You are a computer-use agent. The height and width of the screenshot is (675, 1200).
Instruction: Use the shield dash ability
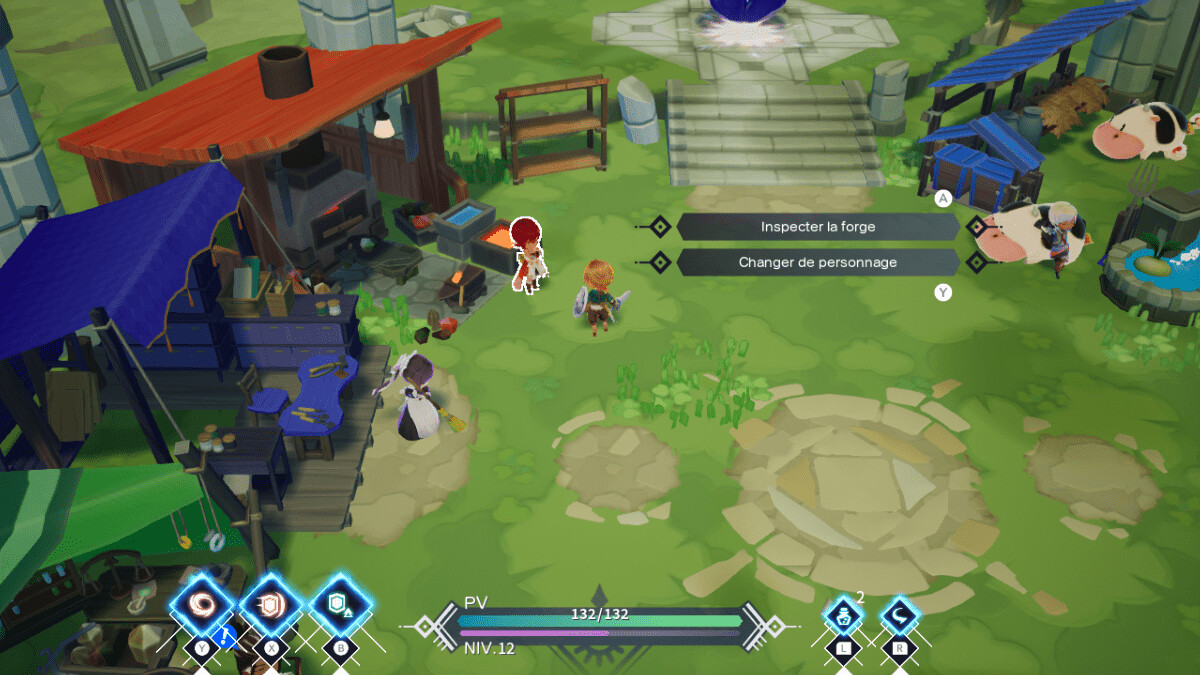click(x=271, y=605)
